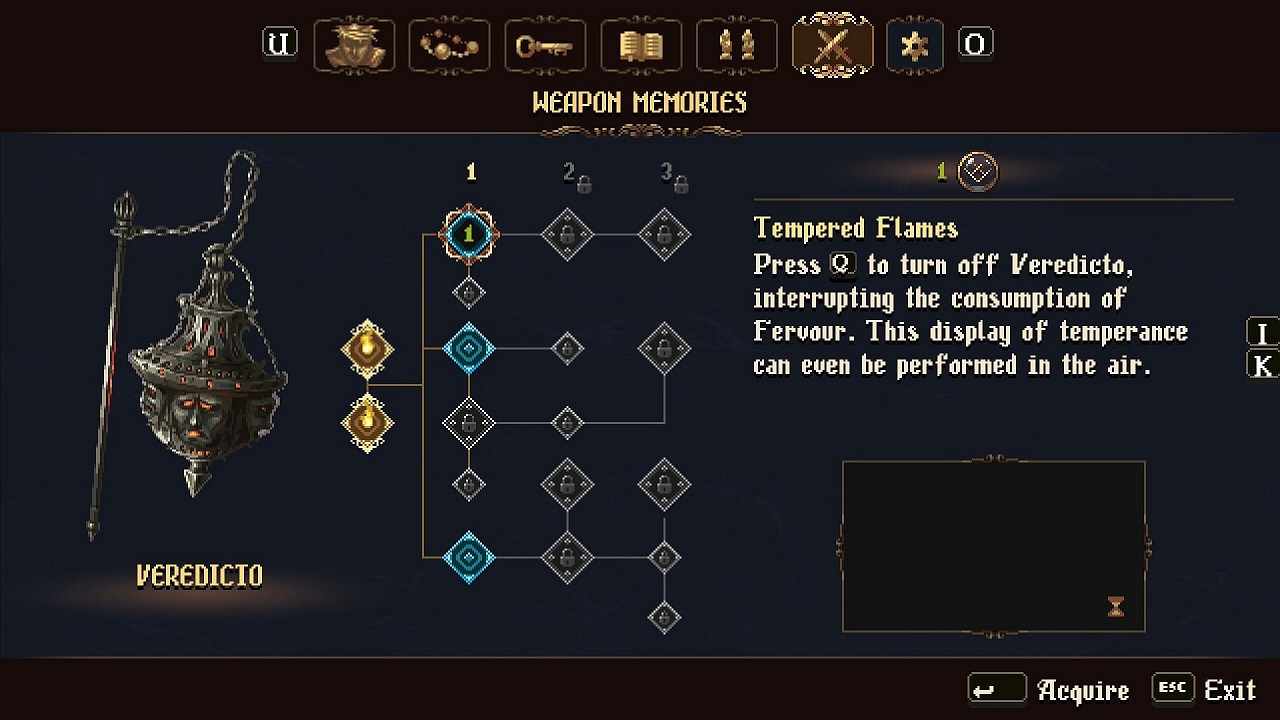Switch to skill tier 1 tab
This screenshot has width=1280, height=720.
[471, 171]
